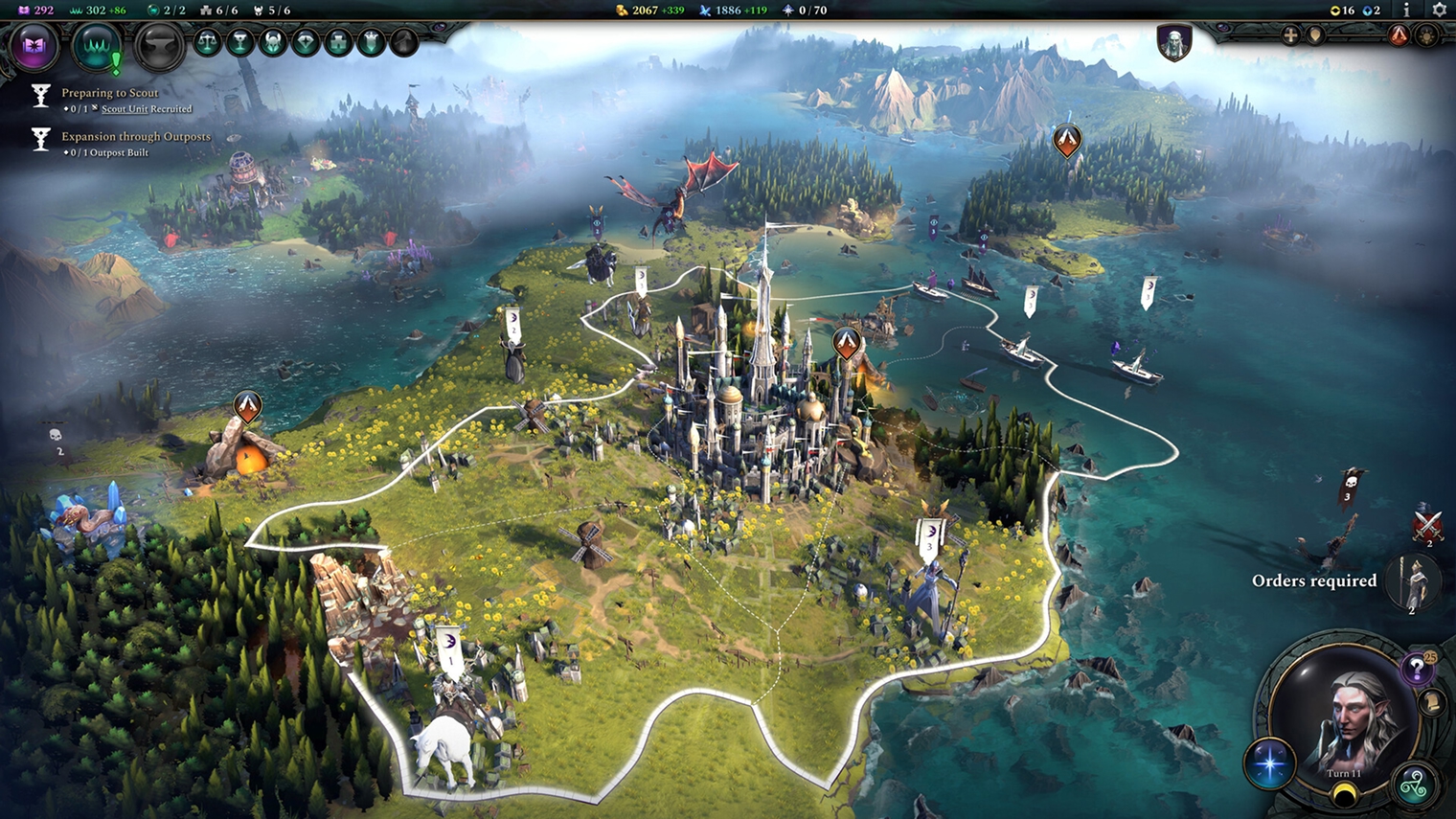Toggle the red faction emblem in the top toolbar
Image resolution: width=1456 pixels, height=819 pixels.
pyautogui.click(x=1399, y=35)
